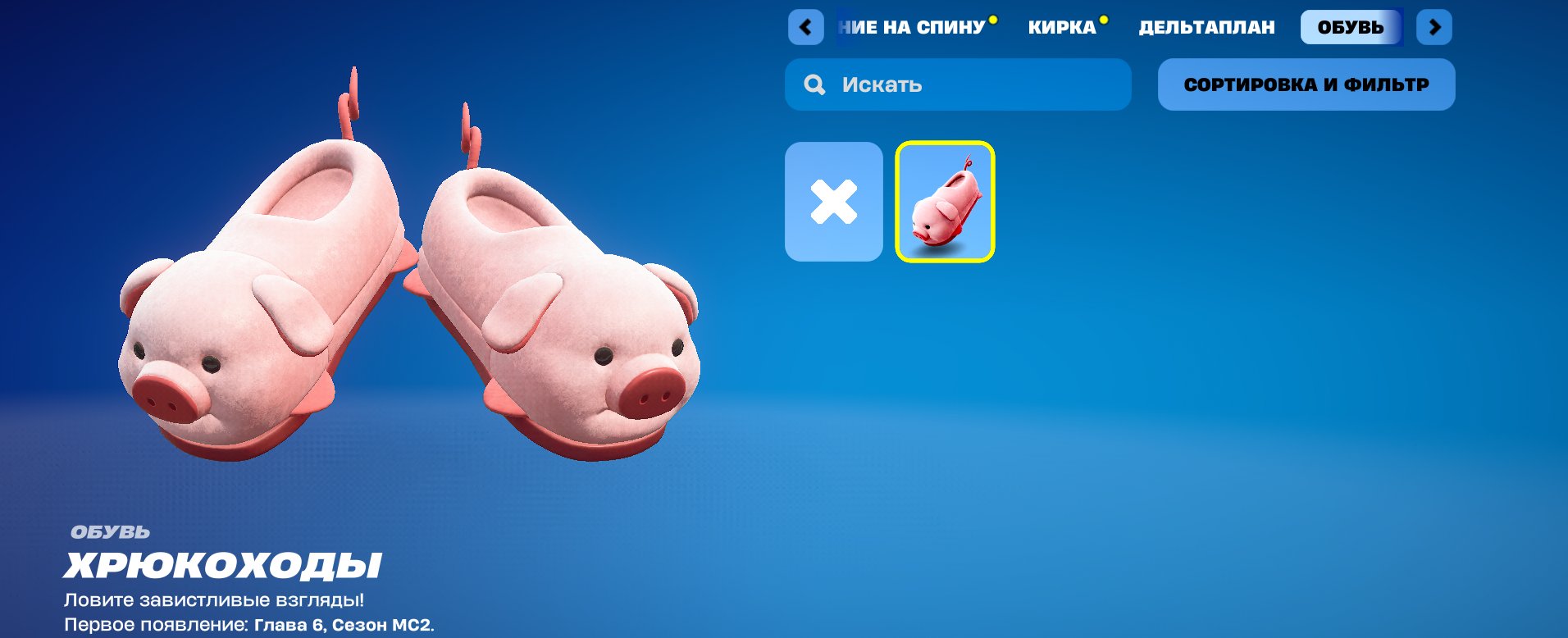Select the highlighted Хрюкоходы tile
The image size is (1568, 638).
point(946,201)
